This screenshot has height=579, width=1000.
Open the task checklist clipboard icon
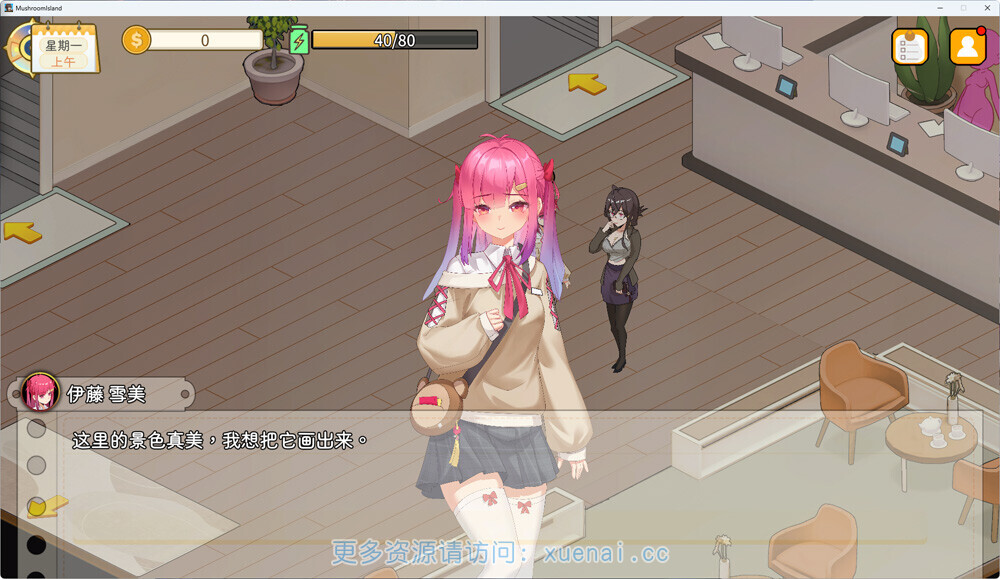(910, 47)
